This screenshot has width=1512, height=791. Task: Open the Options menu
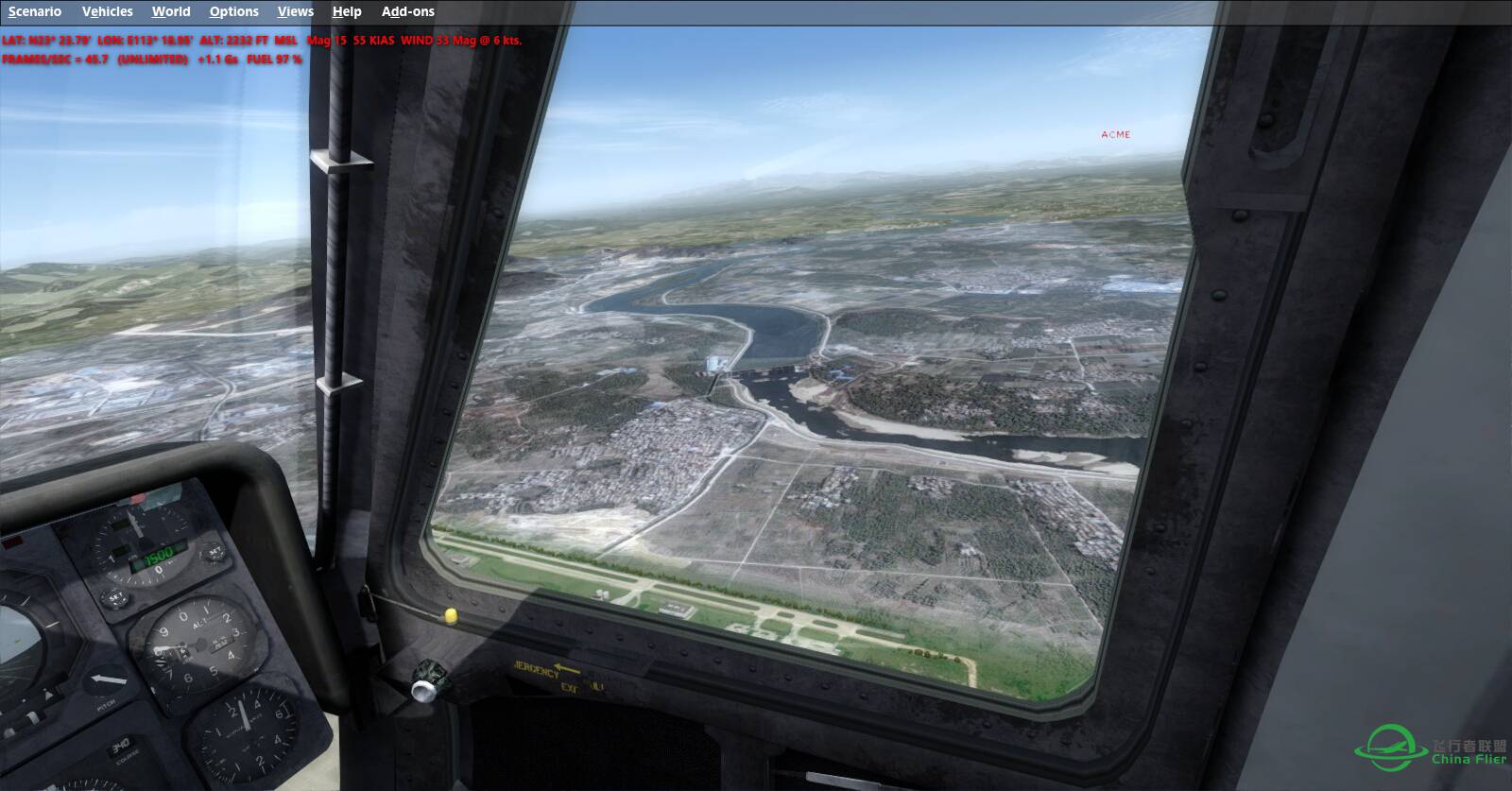233,11
